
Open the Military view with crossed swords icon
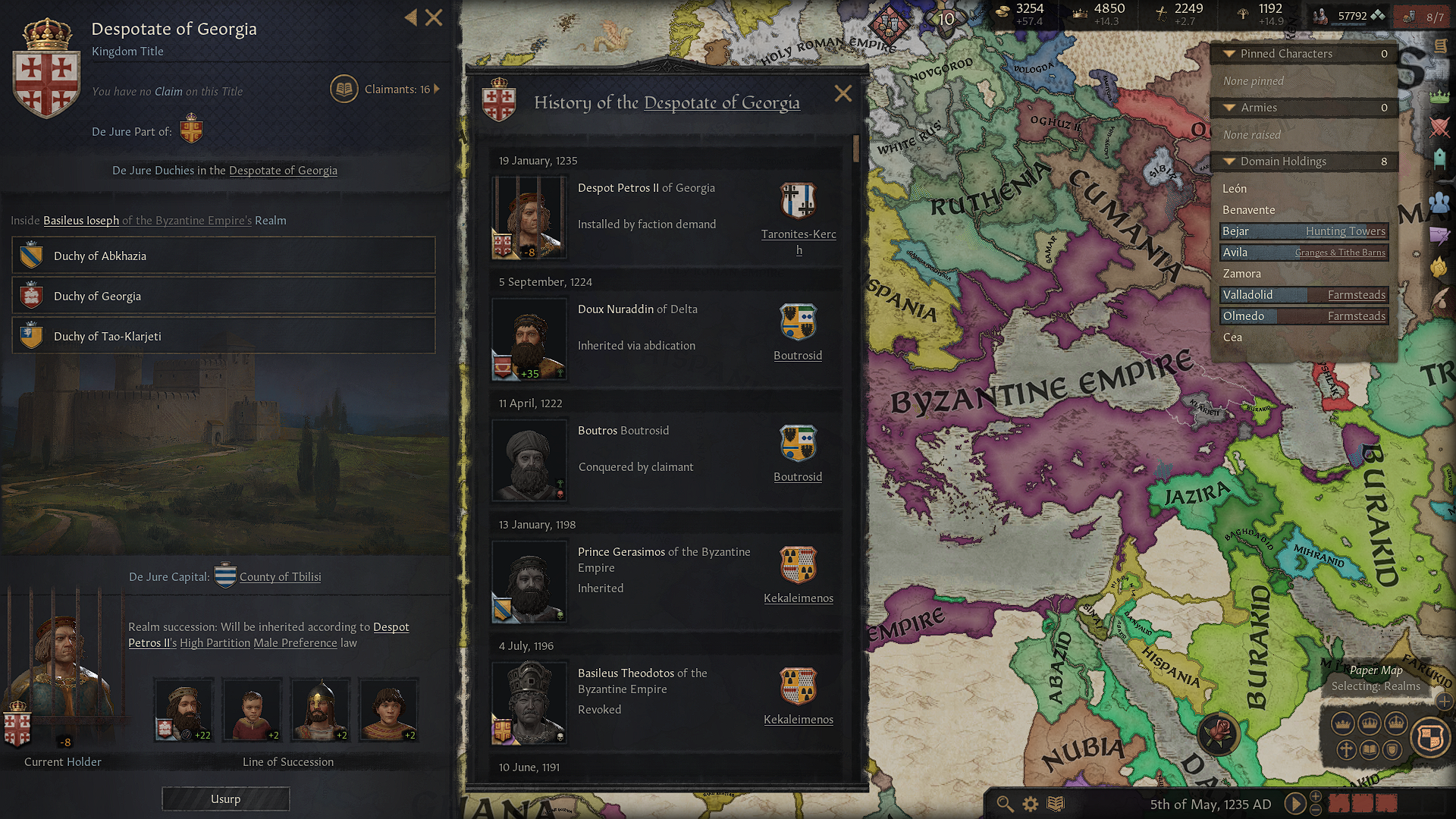coord(1440,127)
